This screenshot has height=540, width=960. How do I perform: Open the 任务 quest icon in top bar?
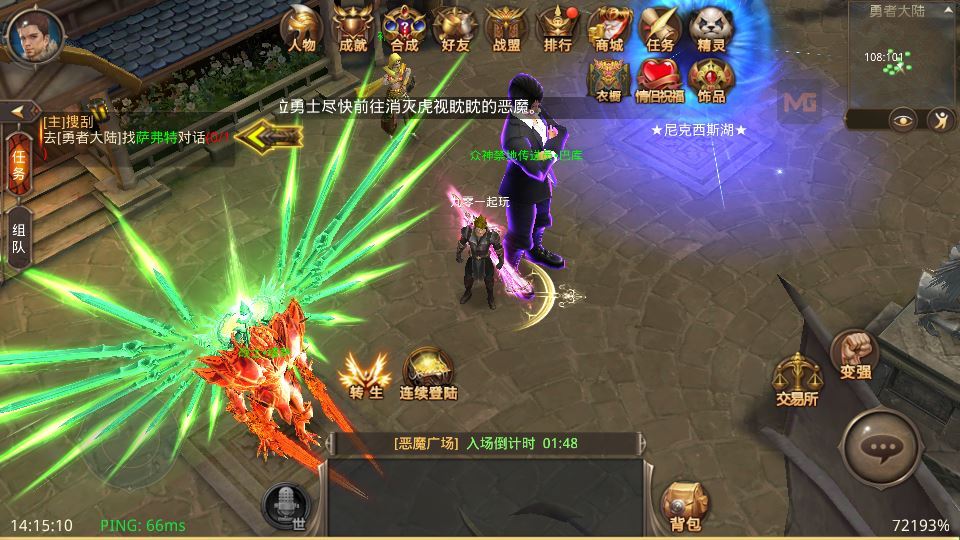point(660,27)
